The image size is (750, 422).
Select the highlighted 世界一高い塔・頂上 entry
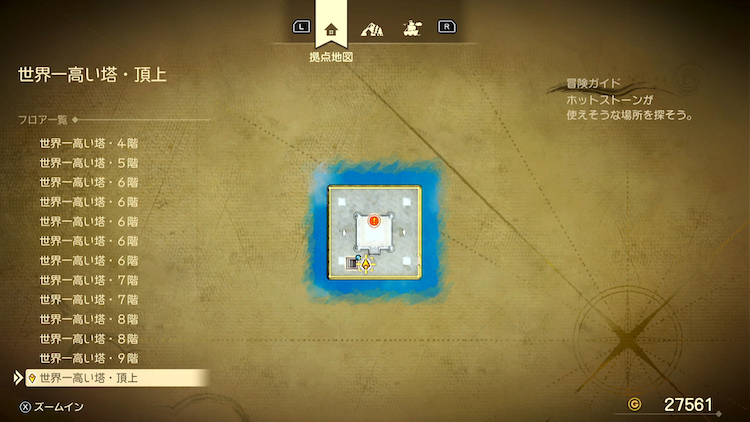pyautogui.click(x=88, y=377)
